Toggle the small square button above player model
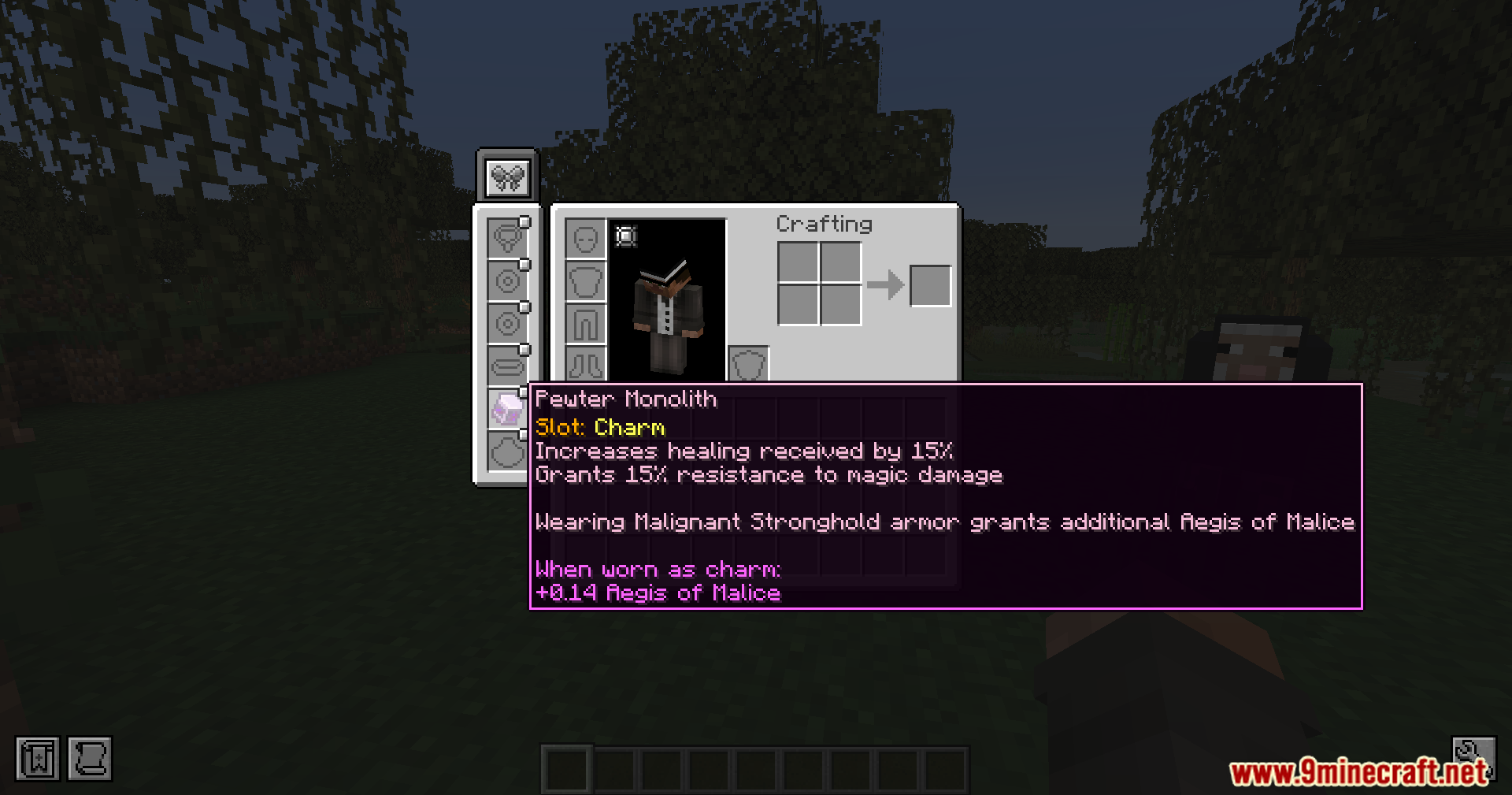Viewport: 1512px width, 795px height. 626,236
